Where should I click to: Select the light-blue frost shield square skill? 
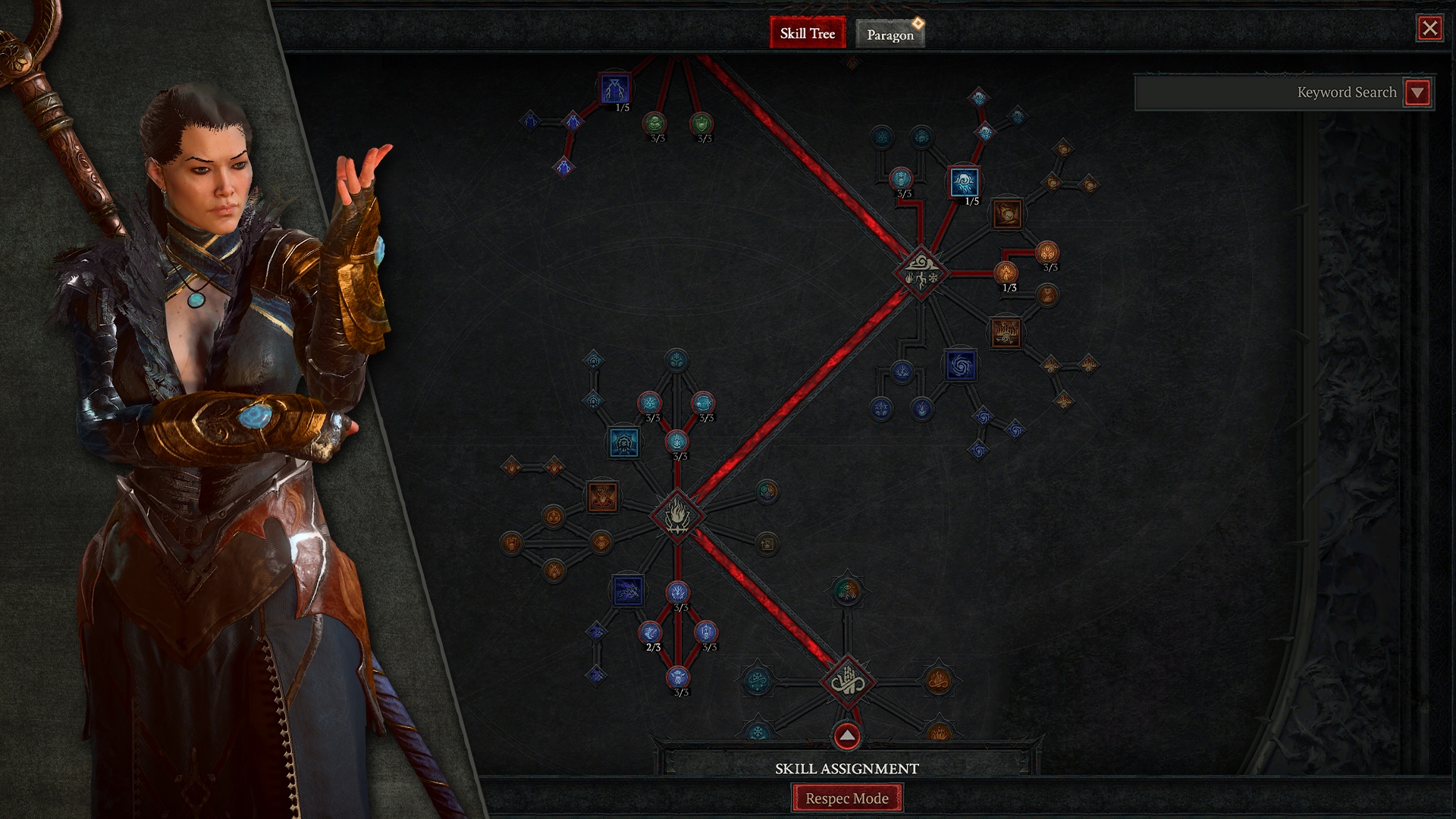[x=623, y=442]
